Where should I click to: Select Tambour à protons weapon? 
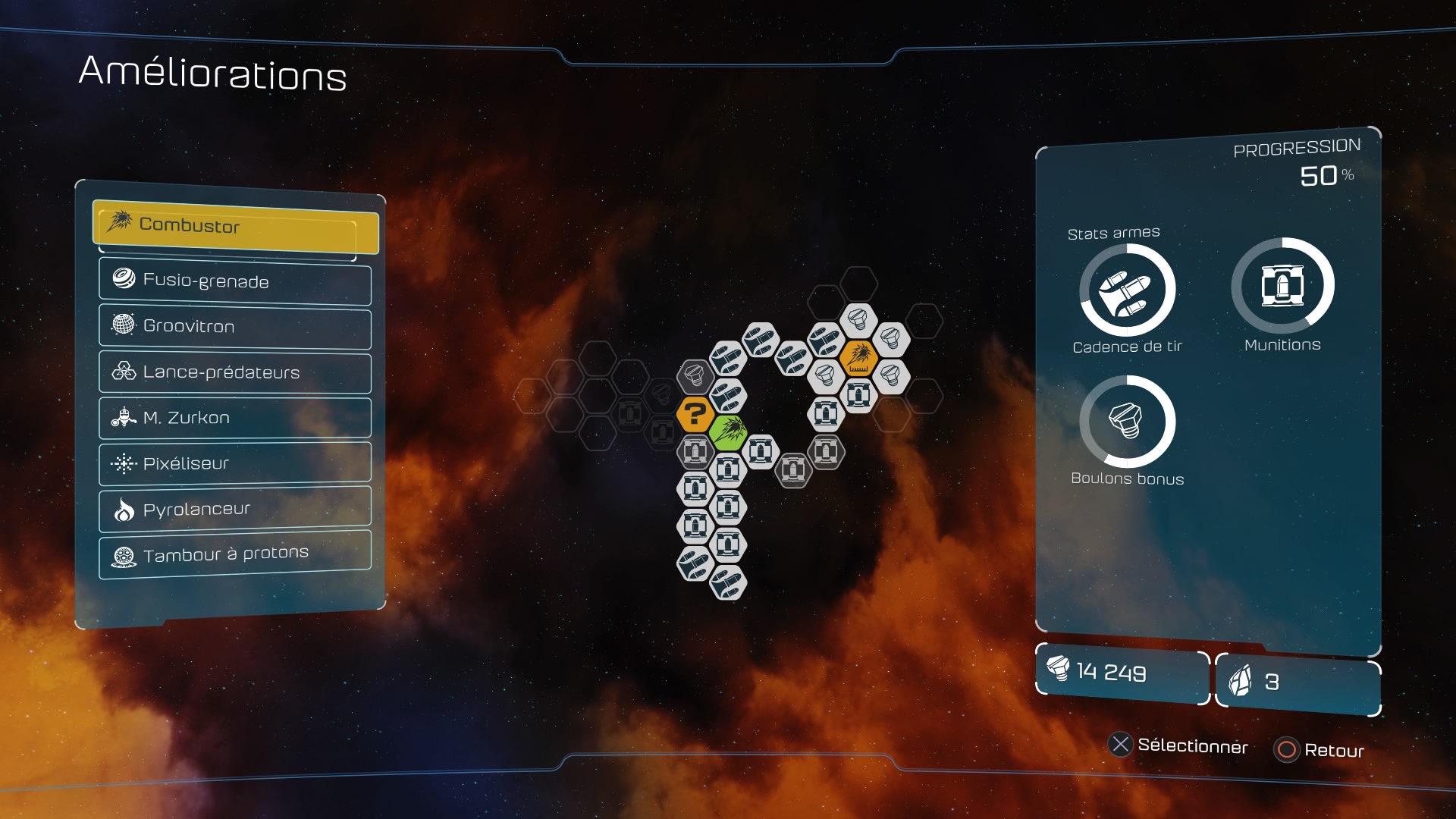pos(235,554)
